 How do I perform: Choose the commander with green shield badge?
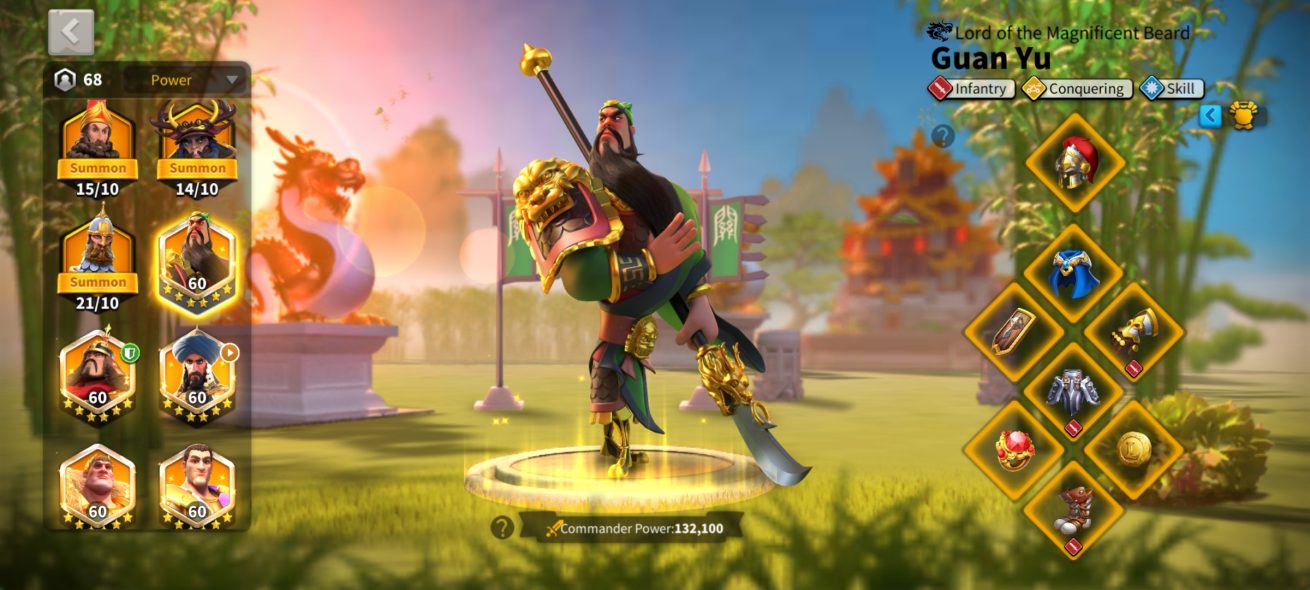[x=98, y=374]
